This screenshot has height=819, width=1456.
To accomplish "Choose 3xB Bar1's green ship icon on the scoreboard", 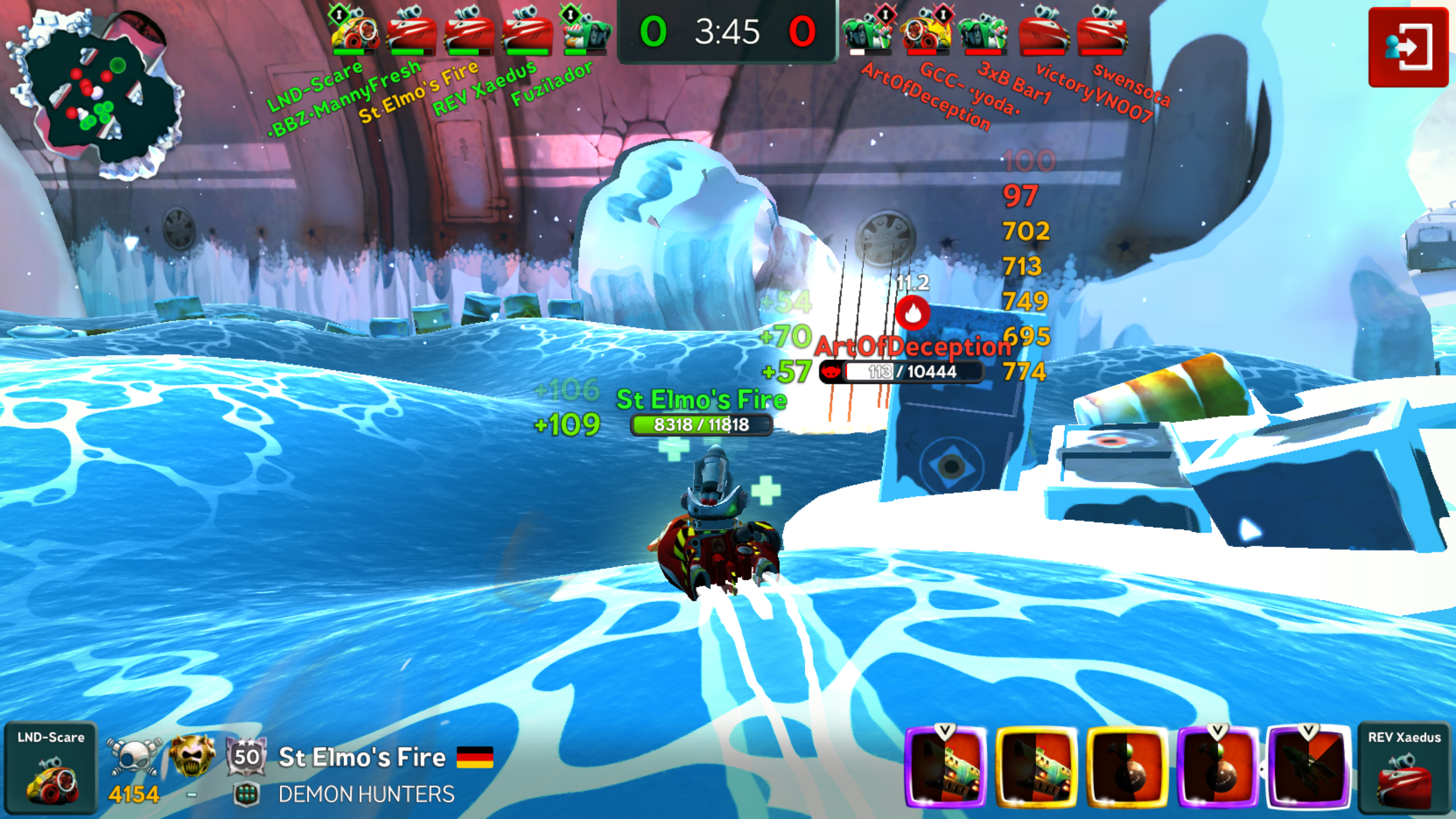I will 984,33.
